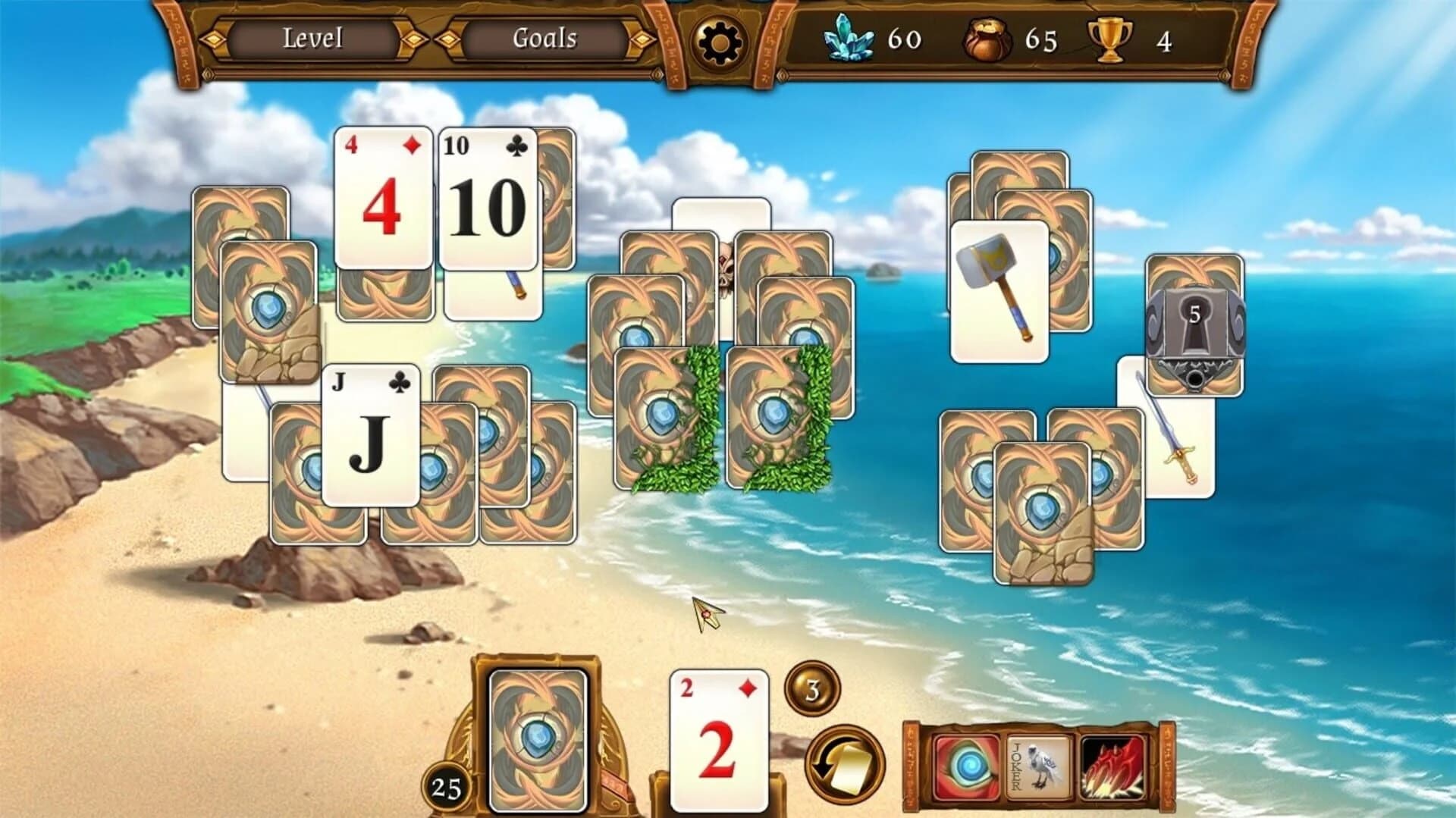Click the gold pouch icon
Screen dimensions: 1456x818
(987, 39)
